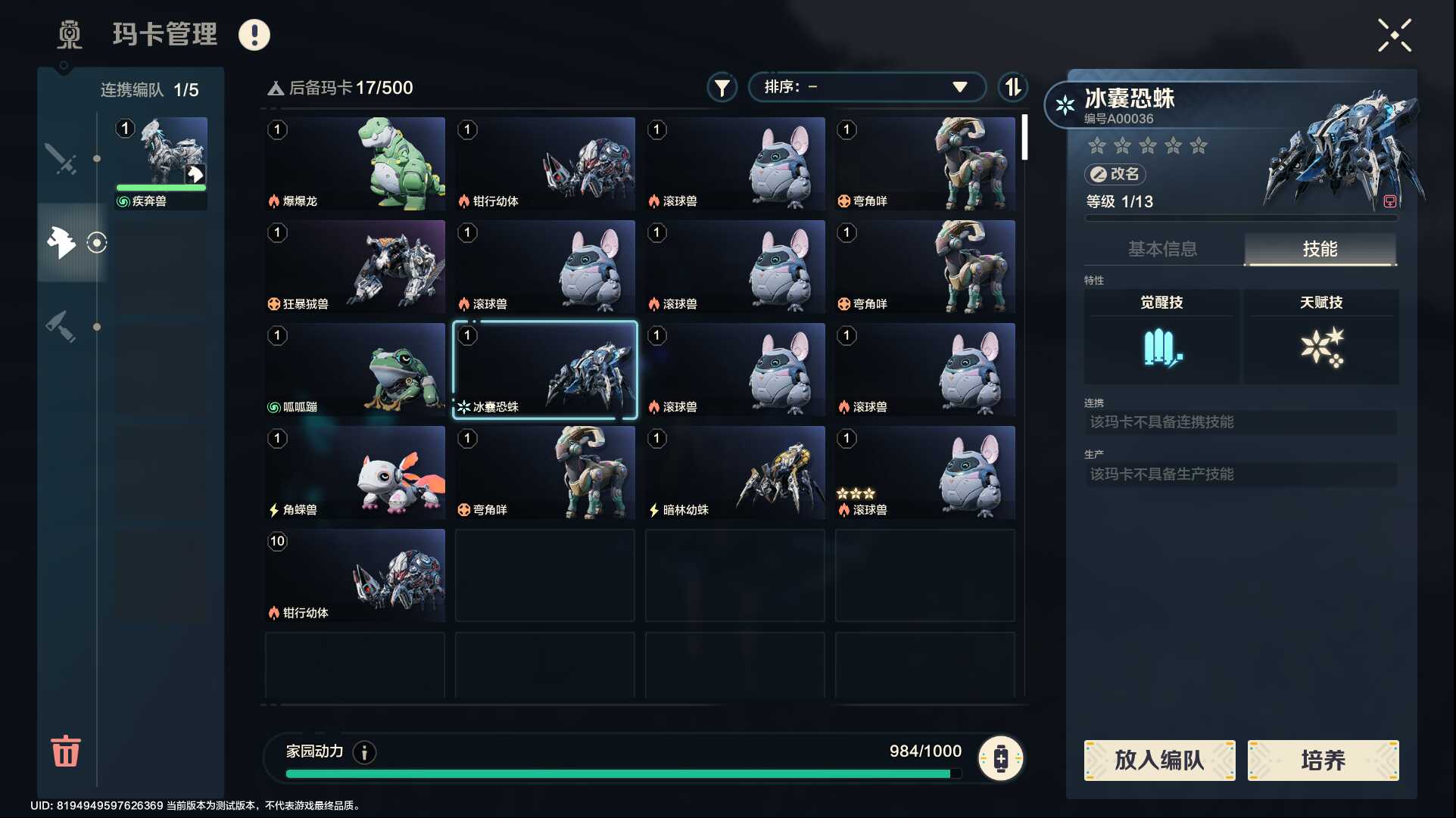
Task: Select the 角蝾兽 creature card
Action: click(355, 472)
